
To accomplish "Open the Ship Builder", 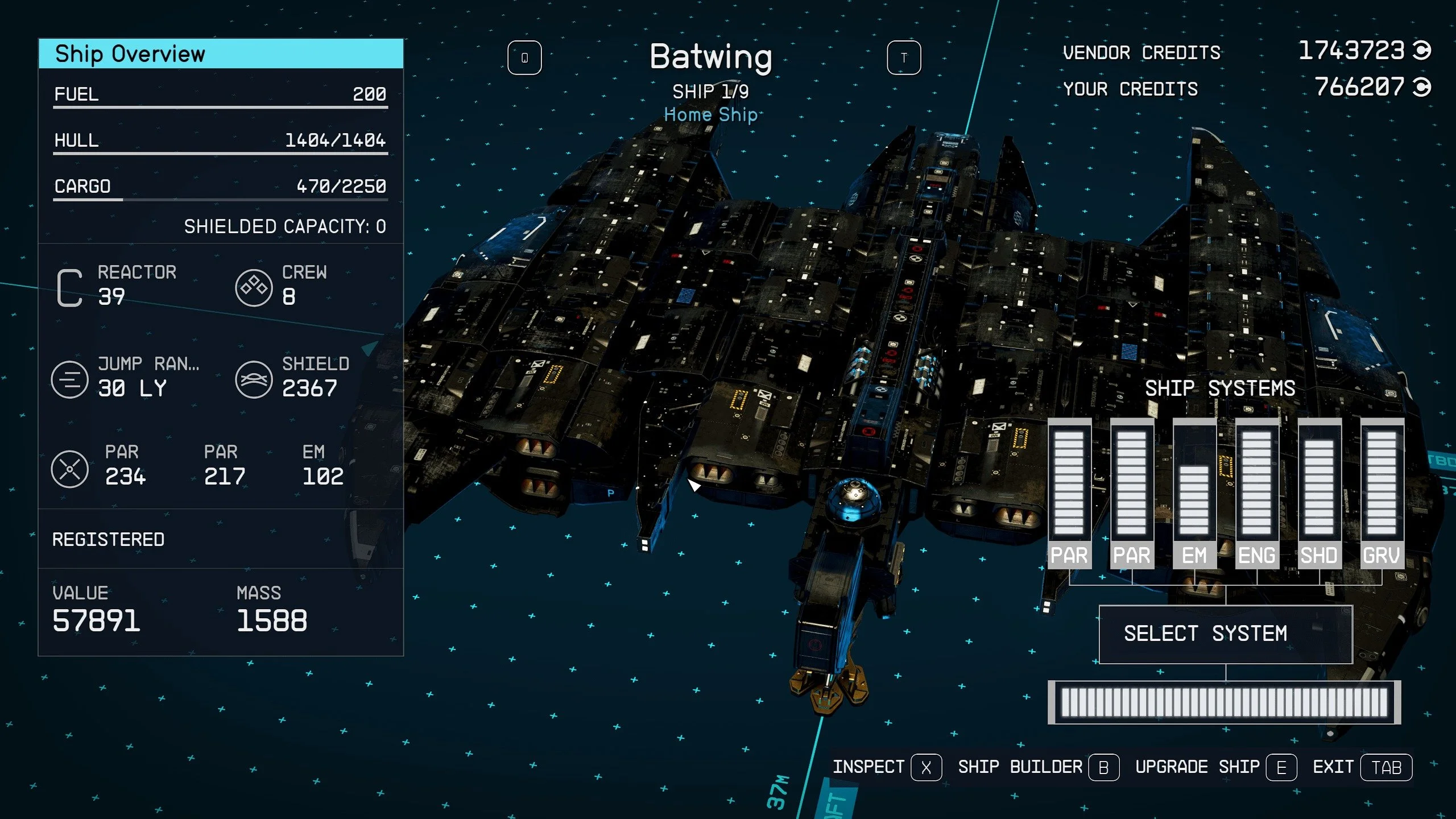I will pyautogui.click(x=1038, y=767).
